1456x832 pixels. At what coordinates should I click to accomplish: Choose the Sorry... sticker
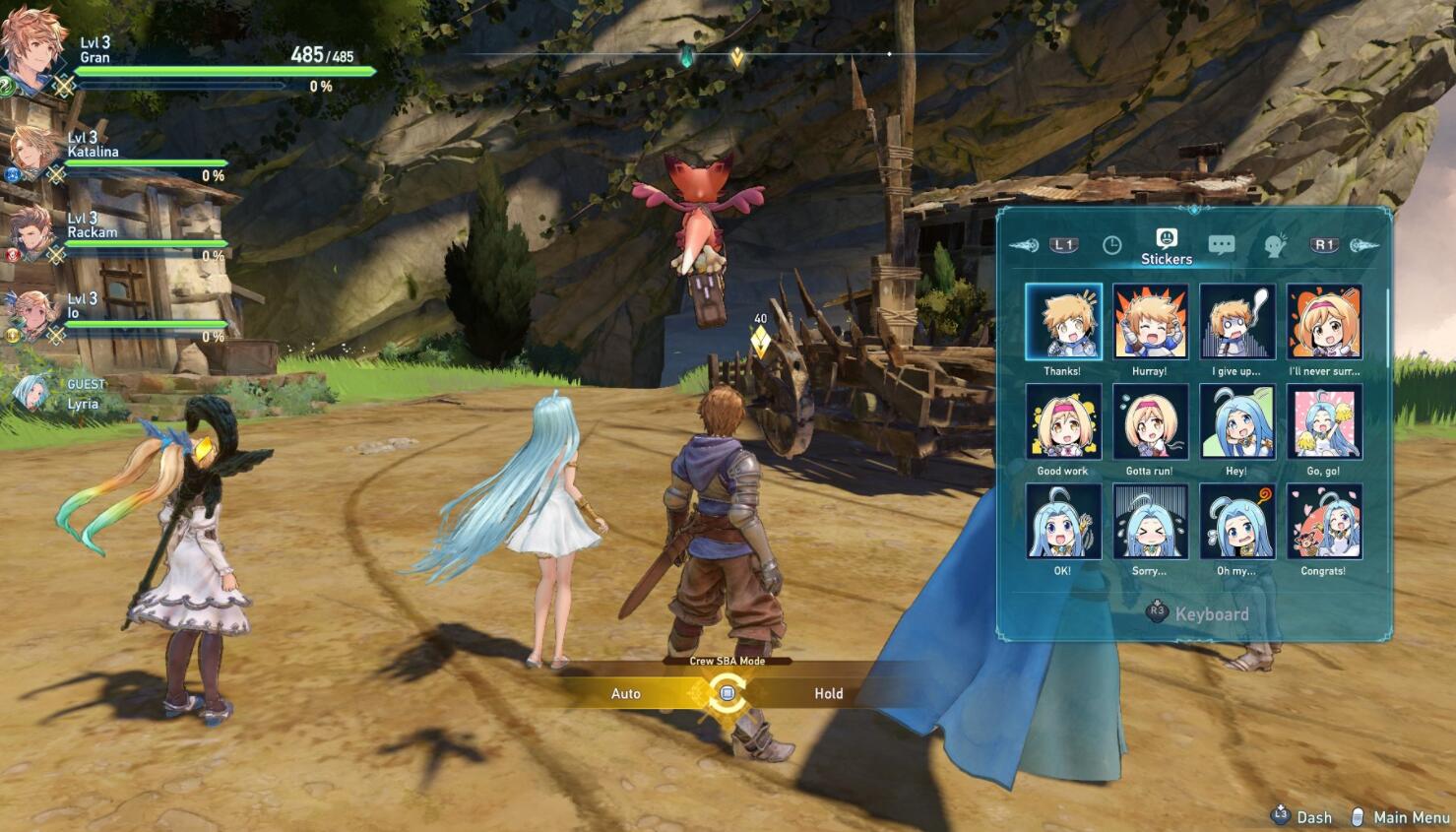pyautogui.click(x=1150, y=521)
